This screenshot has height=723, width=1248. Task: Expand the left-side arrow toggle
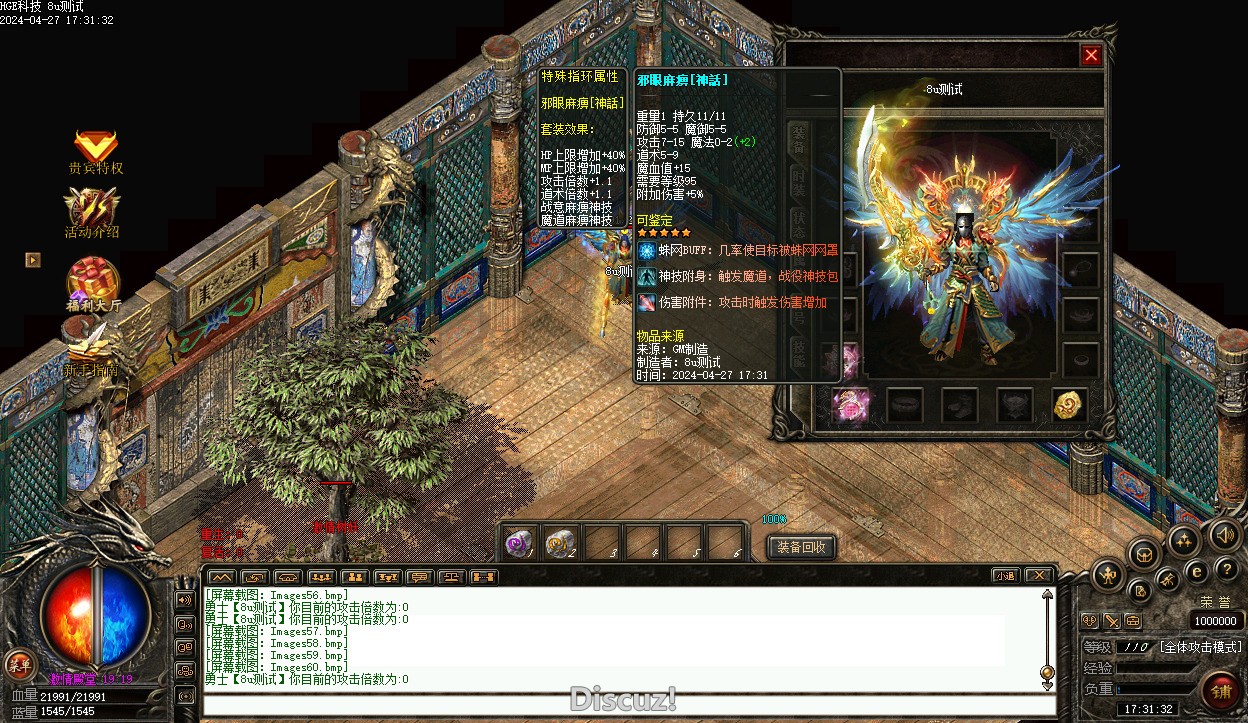point(33,260)
